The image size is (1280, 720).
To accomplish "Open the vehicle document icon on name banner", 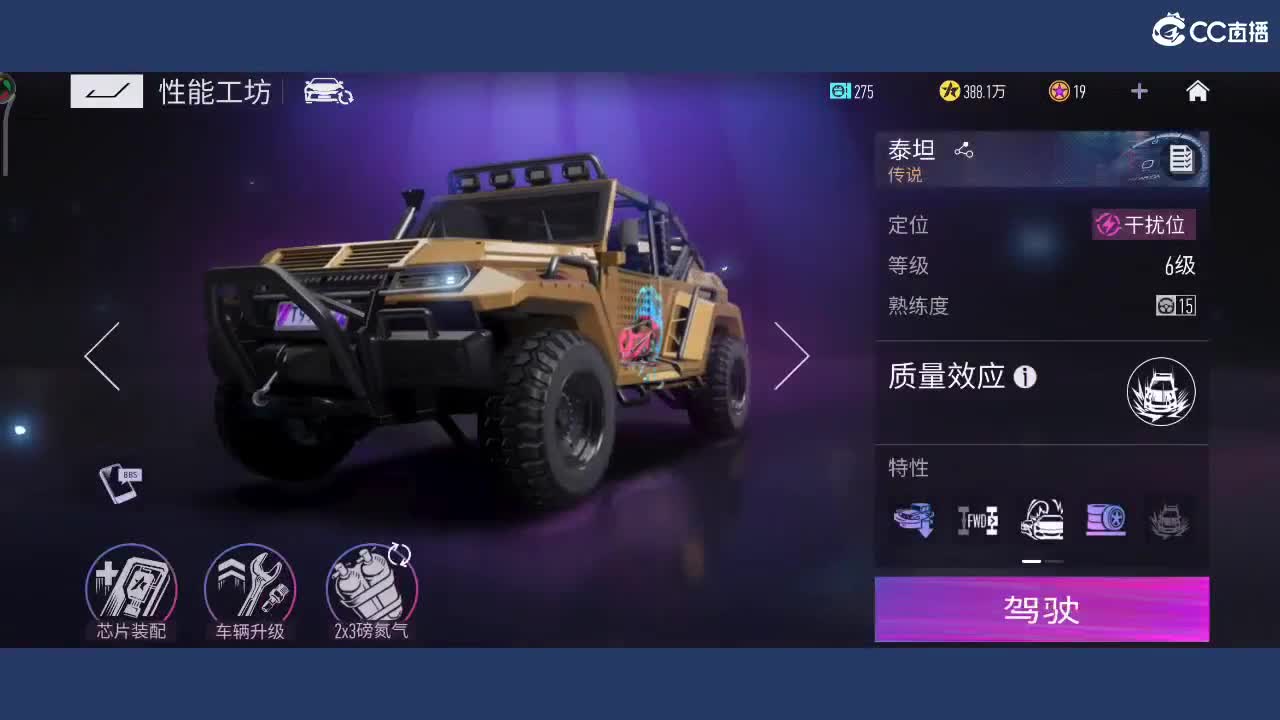I will pyautogui.click(x=1181, y=159).
